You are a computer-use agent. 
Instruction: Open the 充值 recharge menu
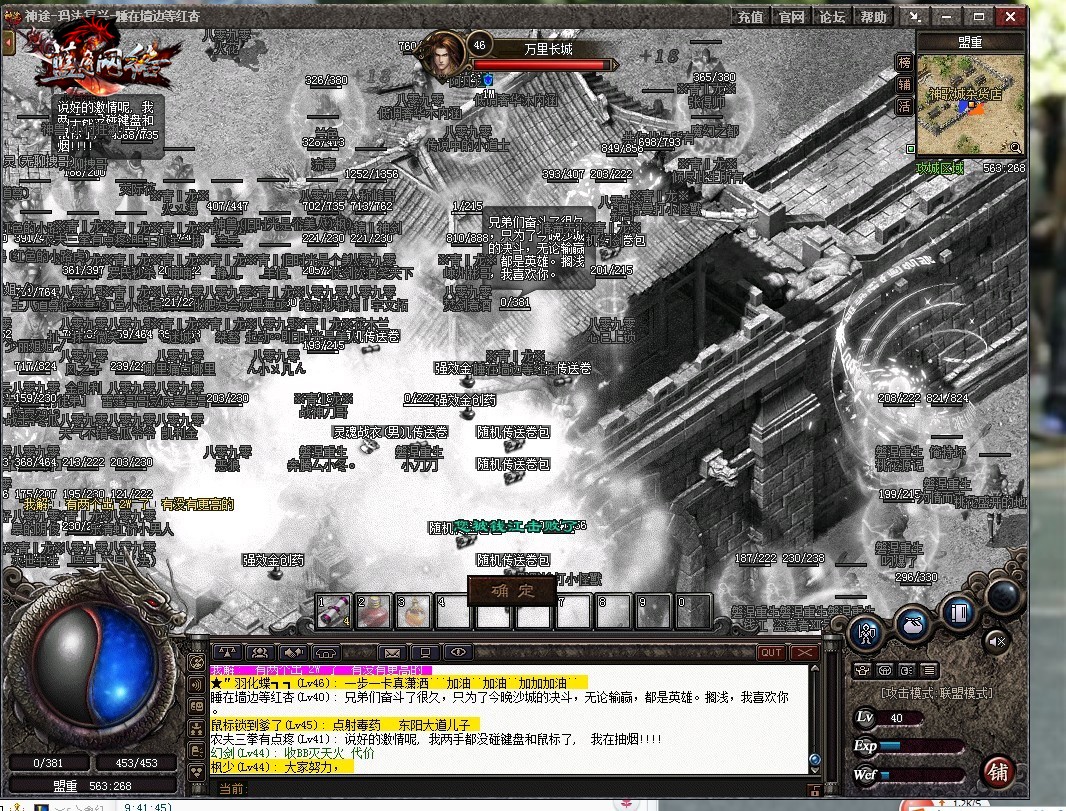(750, 17)
